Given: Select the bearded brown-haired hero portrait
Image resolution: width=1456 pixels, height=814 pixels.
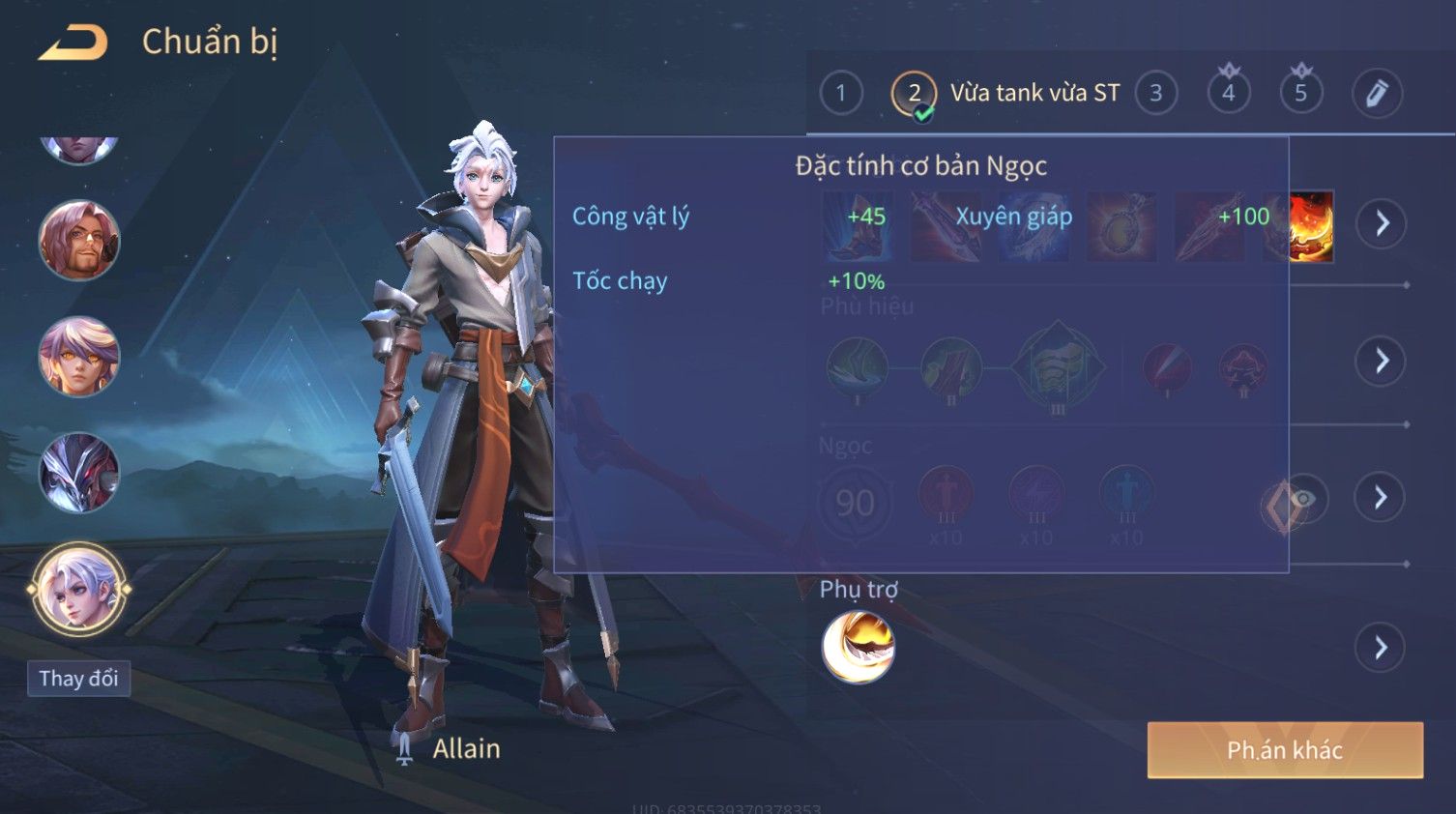Looking at the screenshot, I should 78,241.
